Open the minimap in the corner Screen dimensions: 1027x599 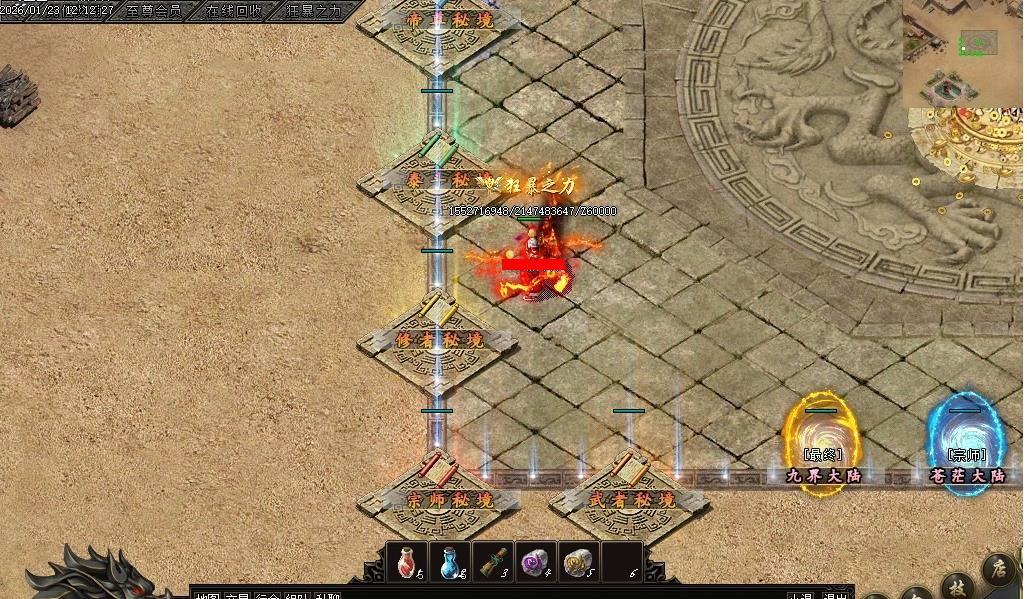(x=964, y=54)
